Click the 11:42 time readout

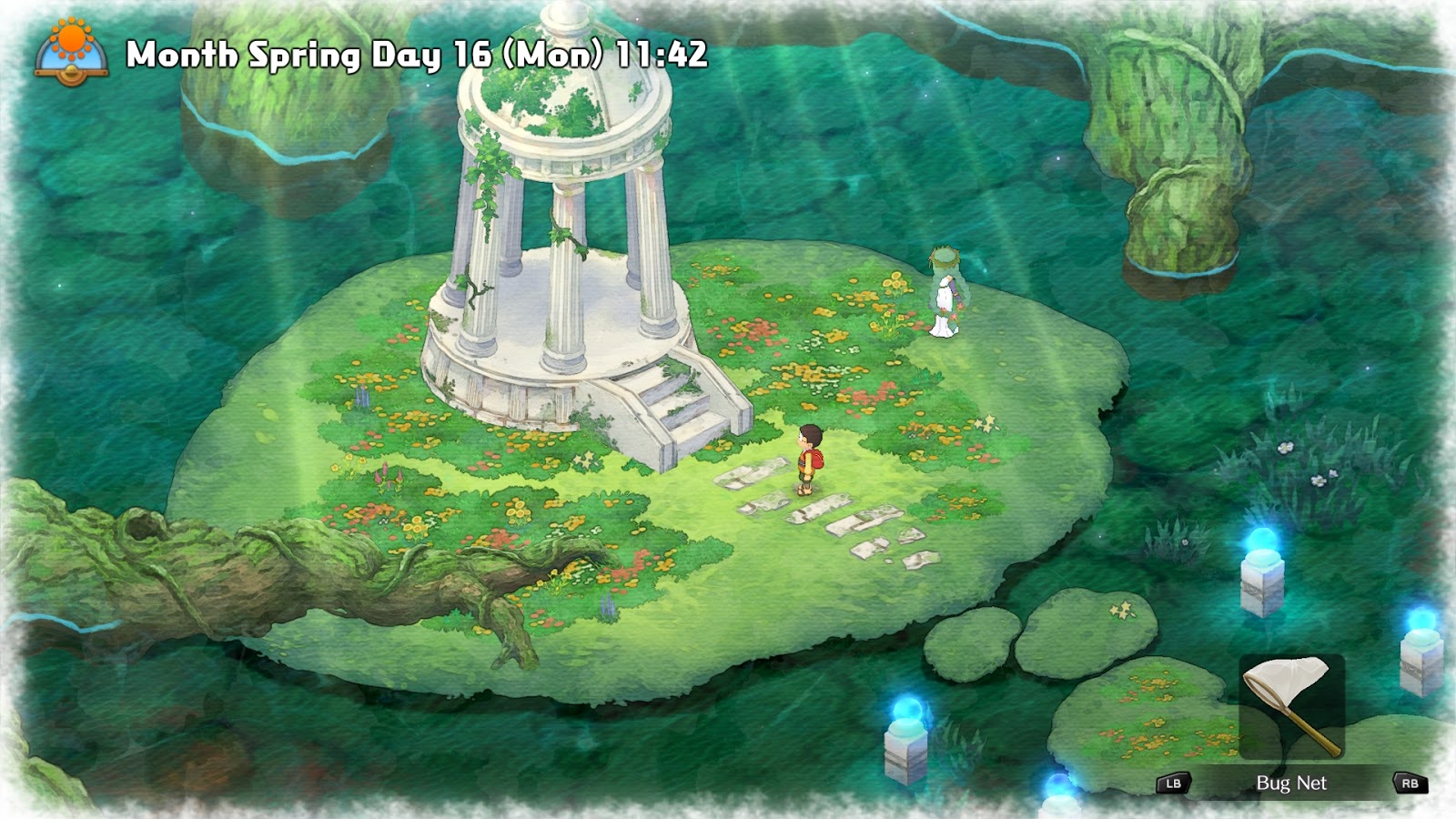pos(660,55)
